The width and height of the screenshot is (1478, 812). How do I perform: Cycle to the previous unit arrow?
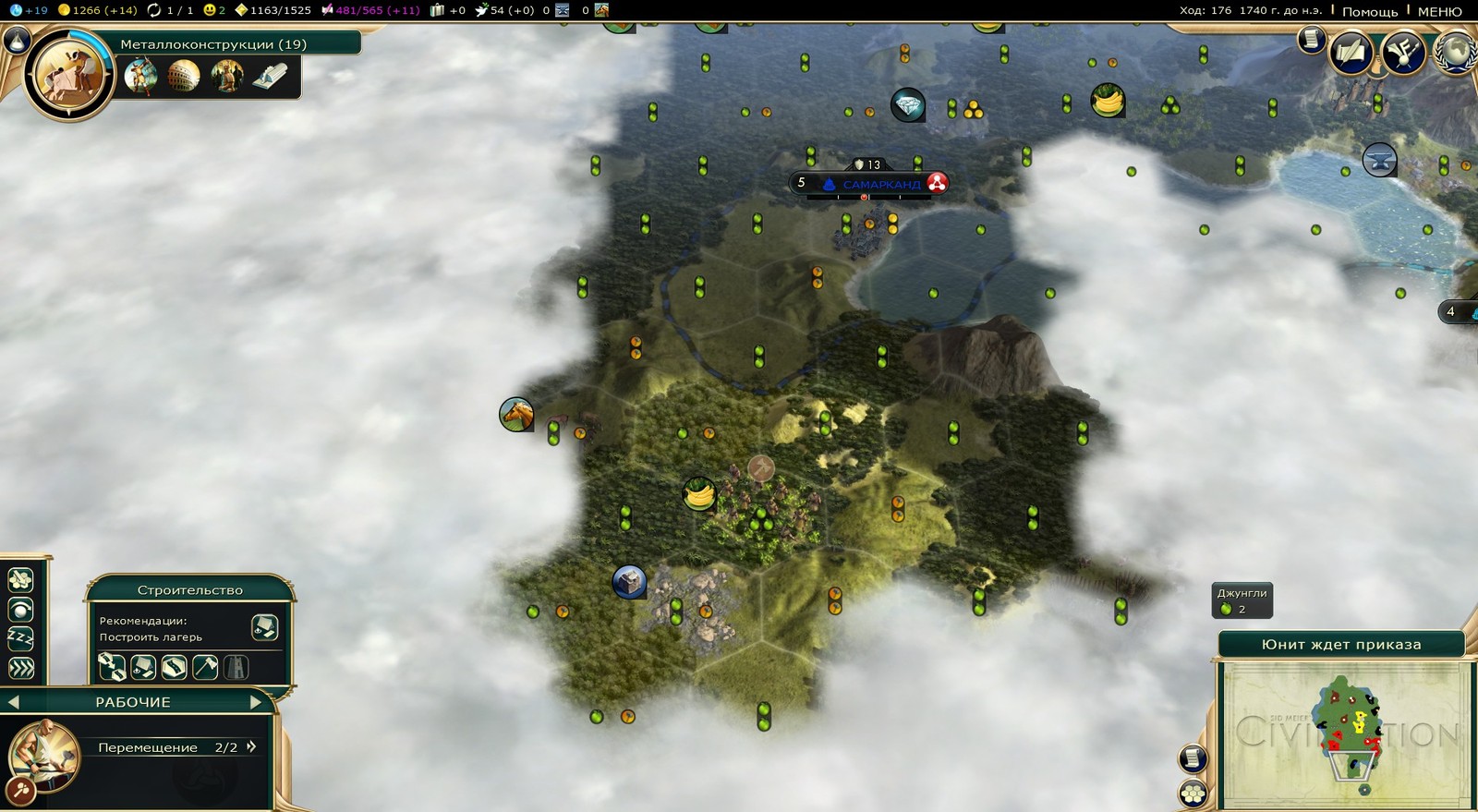[x=13, y=702]
